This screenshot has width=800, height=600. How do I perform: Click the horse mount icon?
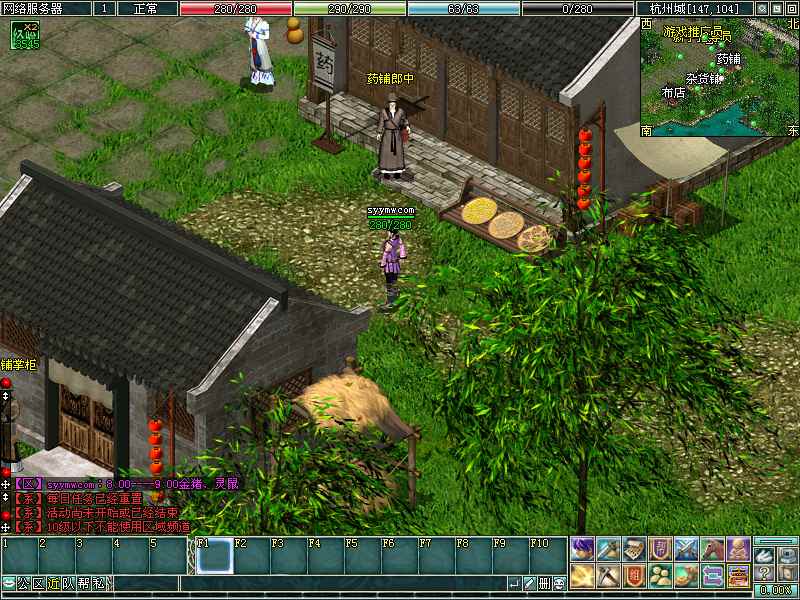pyautogui.click(x=712, y=549)
